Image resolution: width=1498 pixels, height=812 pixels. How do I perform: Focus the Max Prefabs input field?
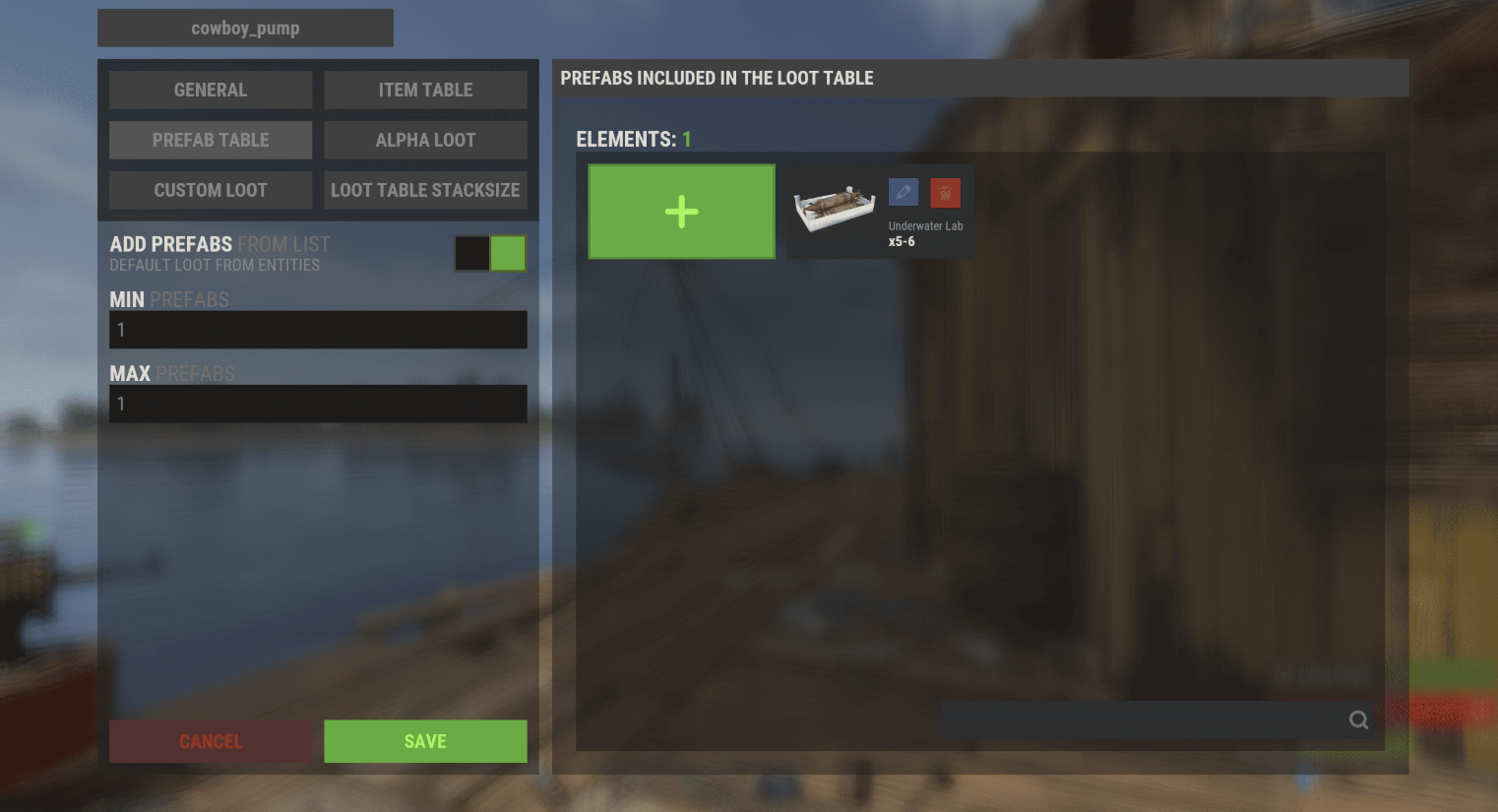[318, 404]
